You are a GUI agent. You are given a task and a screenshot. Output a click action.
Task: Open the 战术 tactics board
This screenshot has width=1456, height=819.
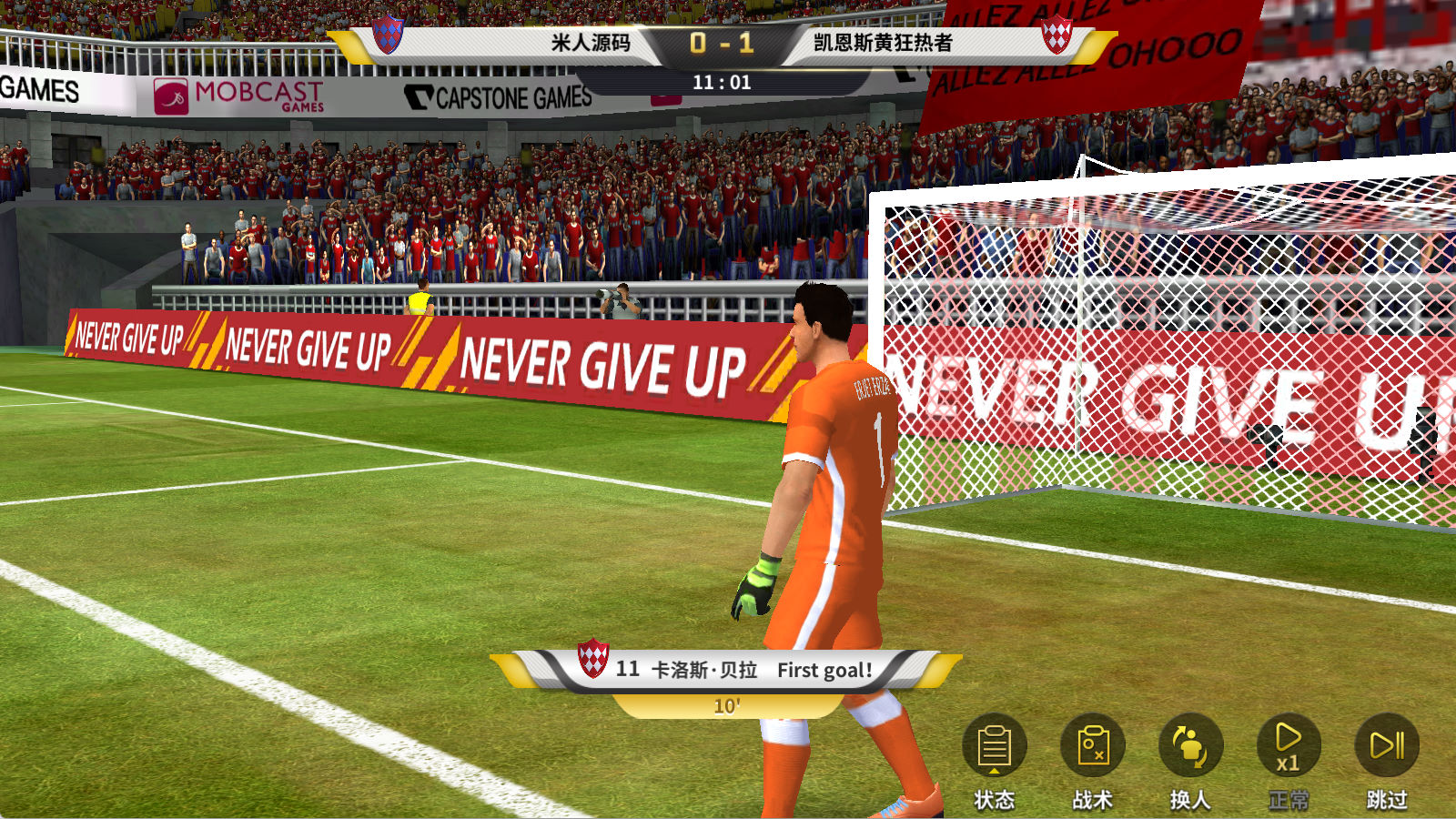click(1092, 748)
